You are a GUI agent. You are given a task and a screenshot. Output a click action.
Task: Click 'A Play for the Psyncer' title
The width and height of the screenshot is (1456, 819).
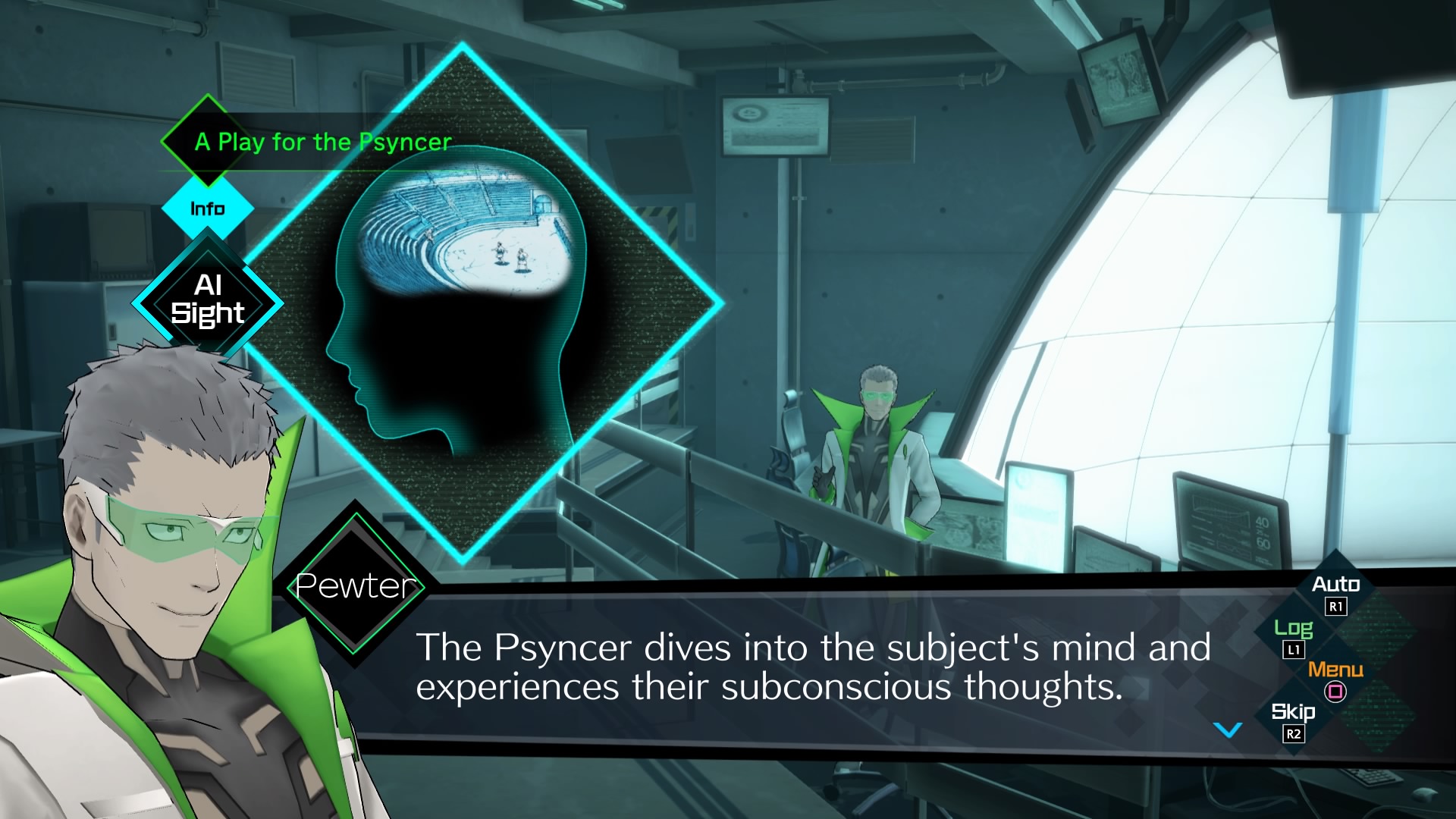pos(323,141)
